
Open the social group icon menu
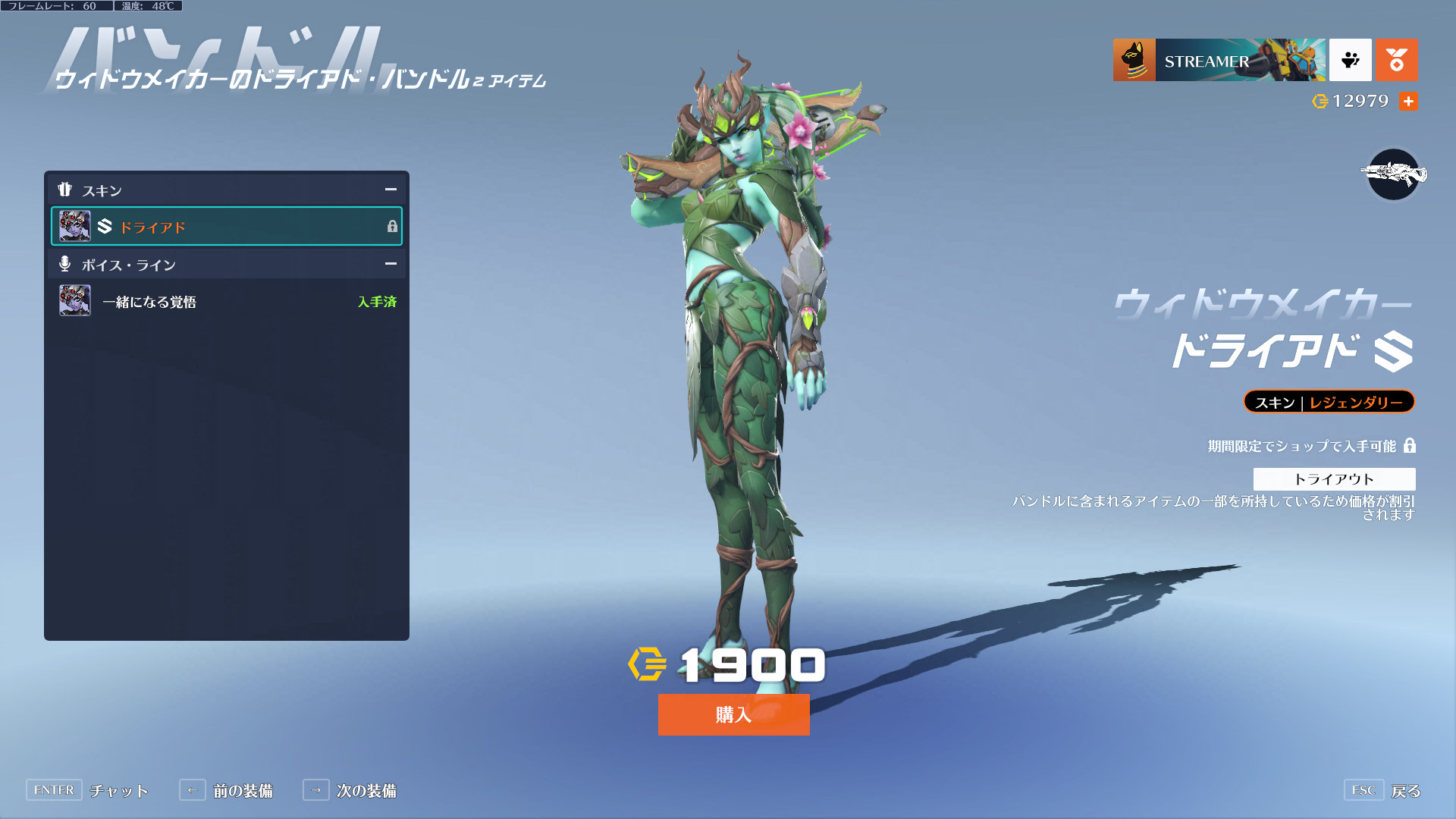[1350, 61]
